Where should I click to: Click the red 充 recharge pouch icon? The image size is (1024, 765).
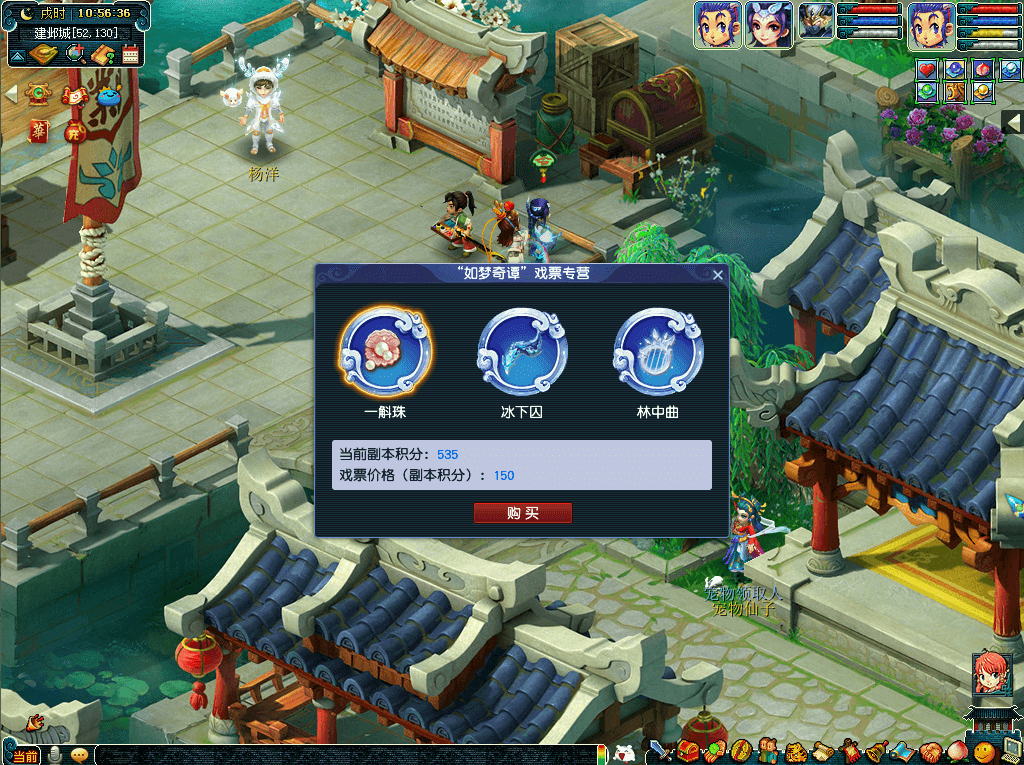73,131
